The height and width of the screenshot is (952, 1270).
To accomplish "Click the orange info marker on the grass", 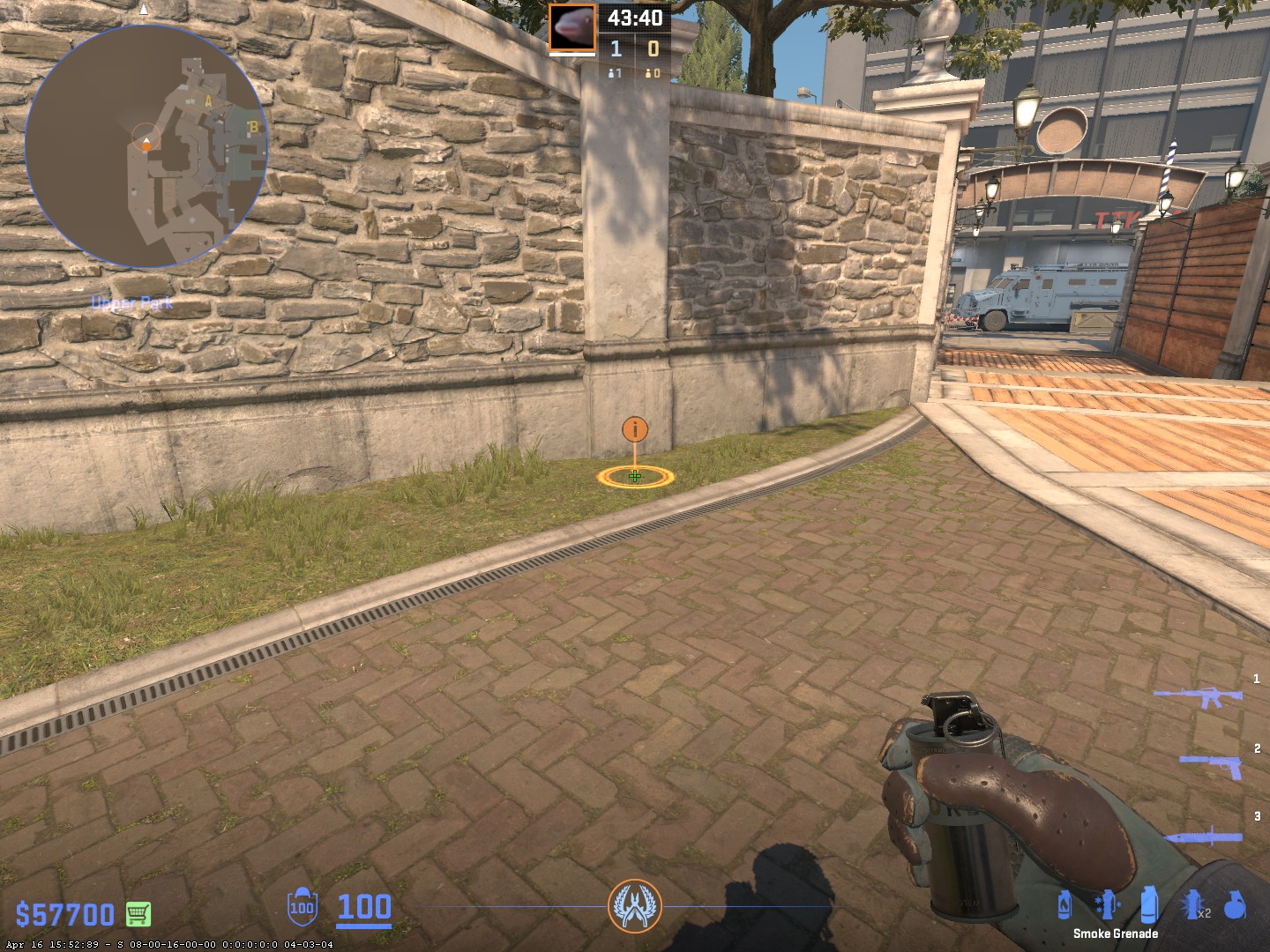I will pyautogui.click(x=635, y=430).
